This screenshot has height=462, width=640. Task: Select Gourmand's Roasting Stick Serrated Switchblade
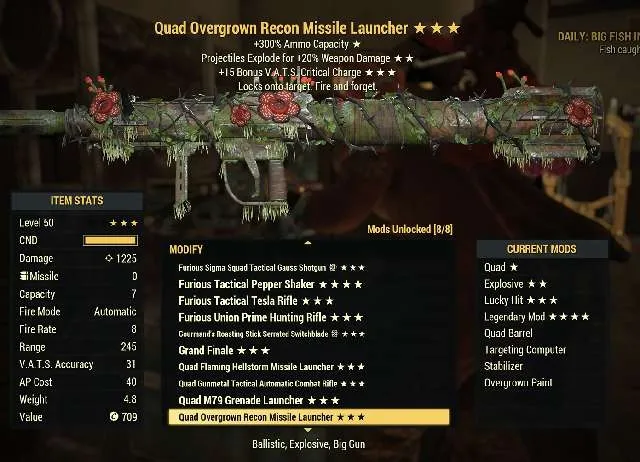pos(270,333)
